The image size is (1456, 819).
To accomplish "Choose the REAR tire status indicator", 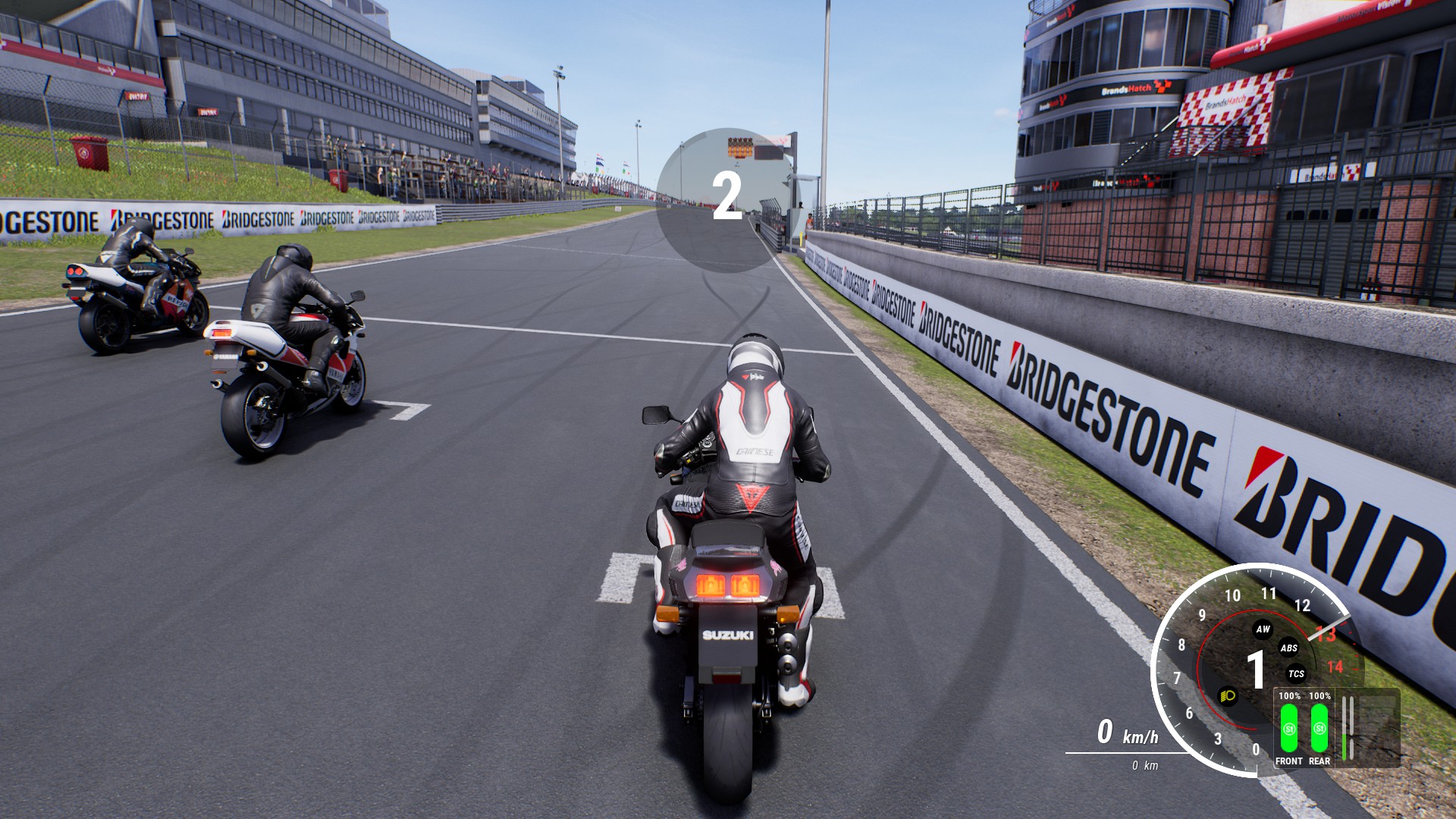I will click(1319, 728).
